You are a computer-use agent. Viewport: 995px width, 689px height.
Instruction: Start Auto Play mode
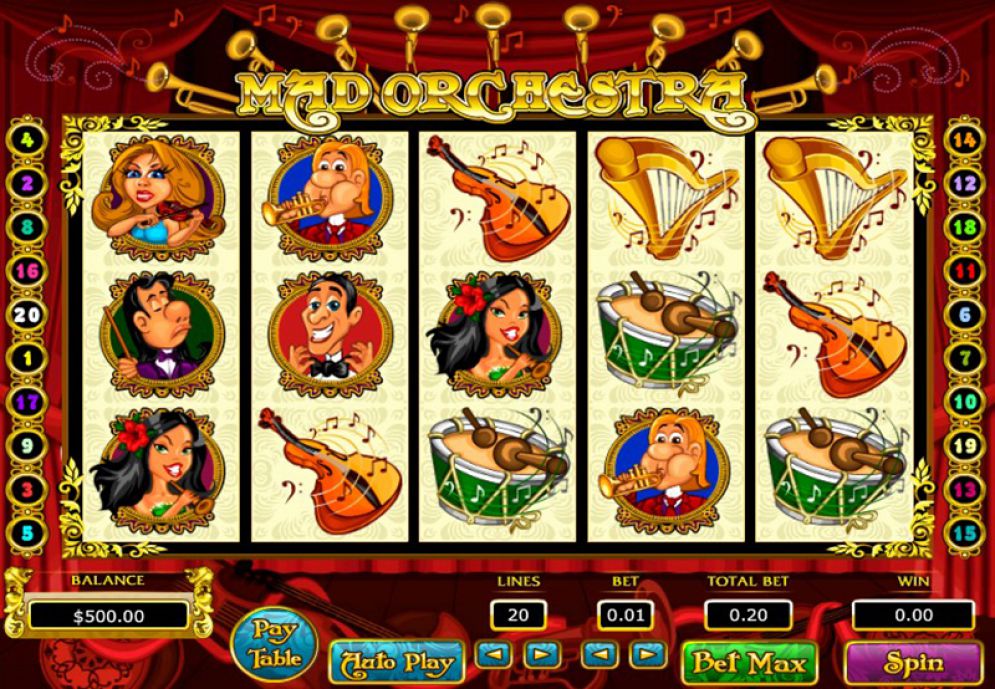tap(397, 662)
